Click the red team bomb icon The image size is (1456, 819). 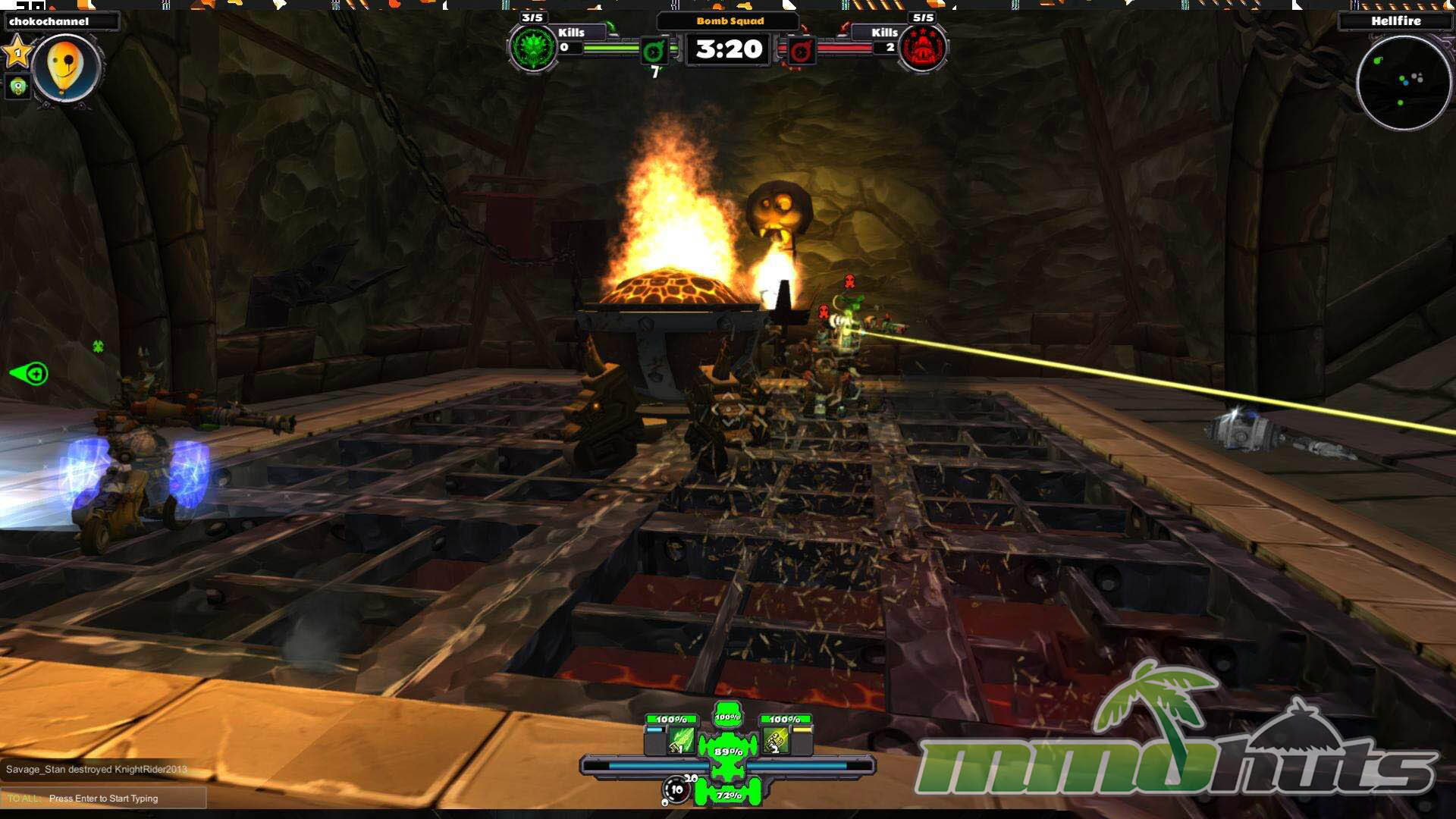800,52
